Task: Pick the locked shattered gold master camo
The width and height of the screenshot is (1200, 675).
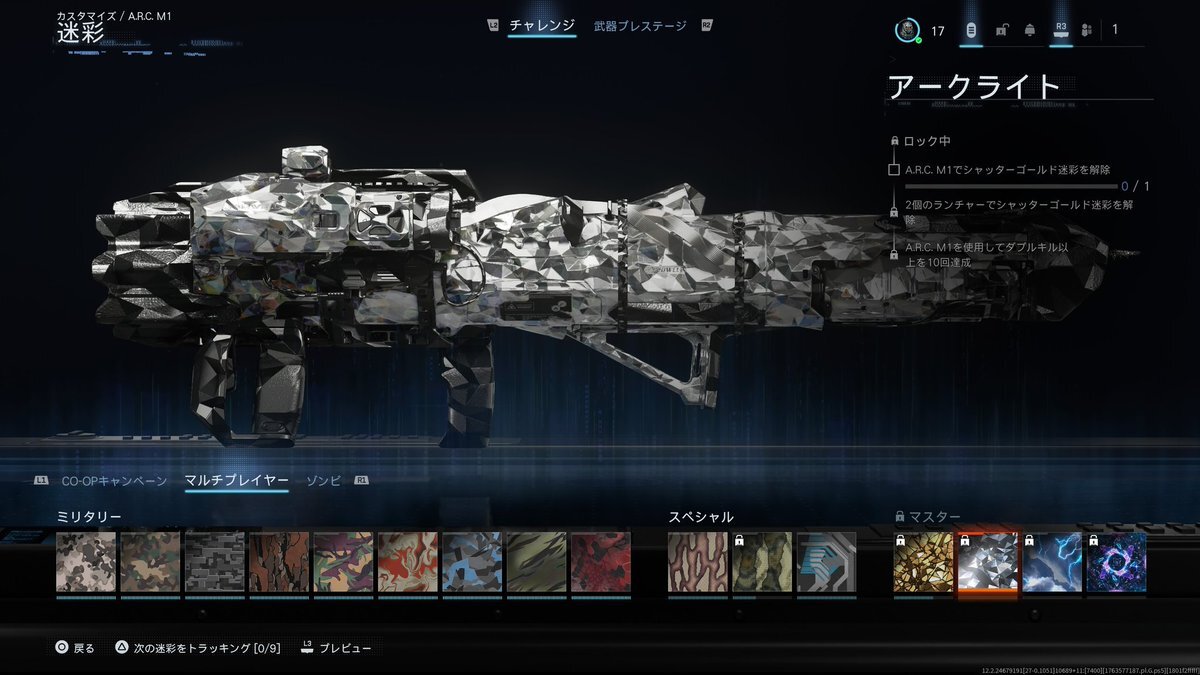Action: pyautogui.click(x=923, y=562)
